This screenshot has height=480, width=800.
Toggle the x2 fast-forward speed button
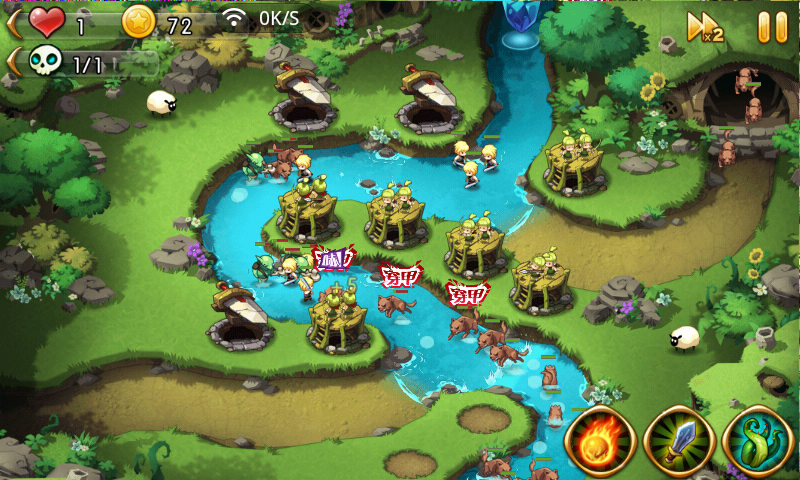click(x=705, y=26)
